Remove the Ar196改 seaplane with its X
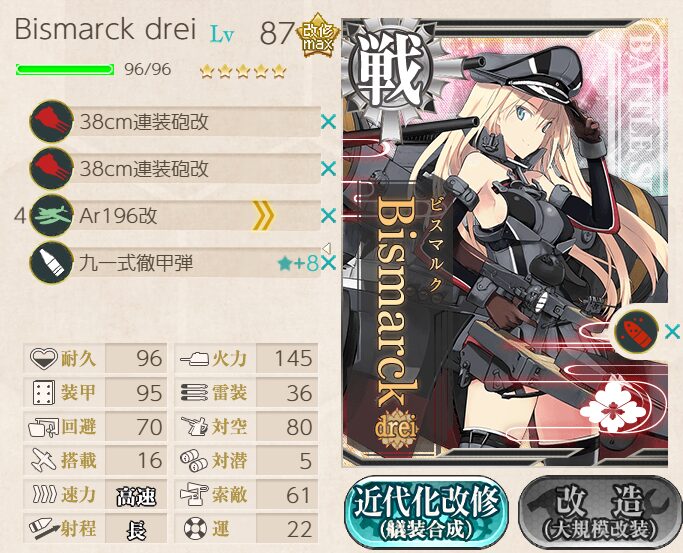 (x=328, y=216)
